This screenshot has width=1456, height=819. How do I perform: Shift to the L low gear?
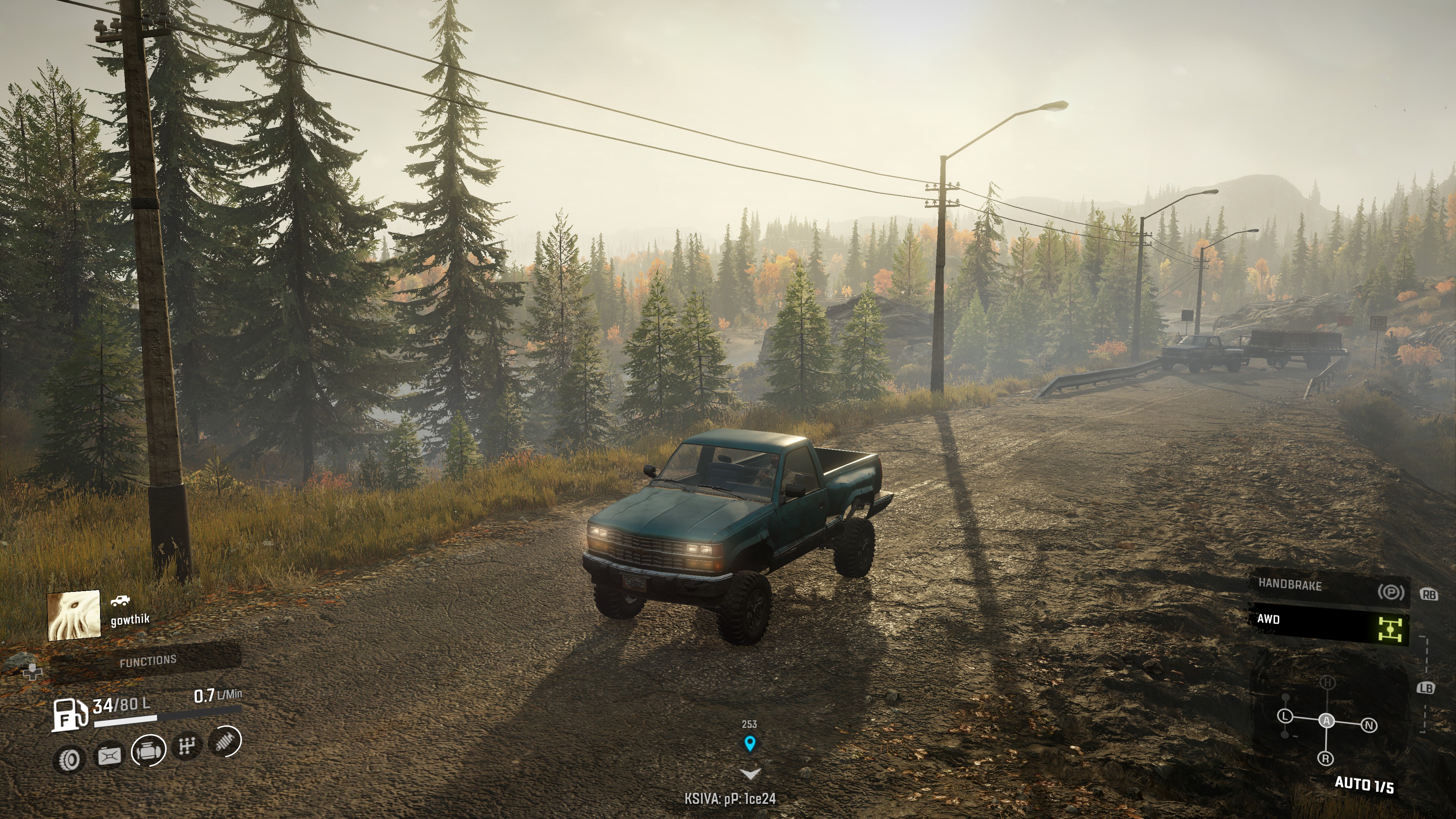tap(1285, 717)
